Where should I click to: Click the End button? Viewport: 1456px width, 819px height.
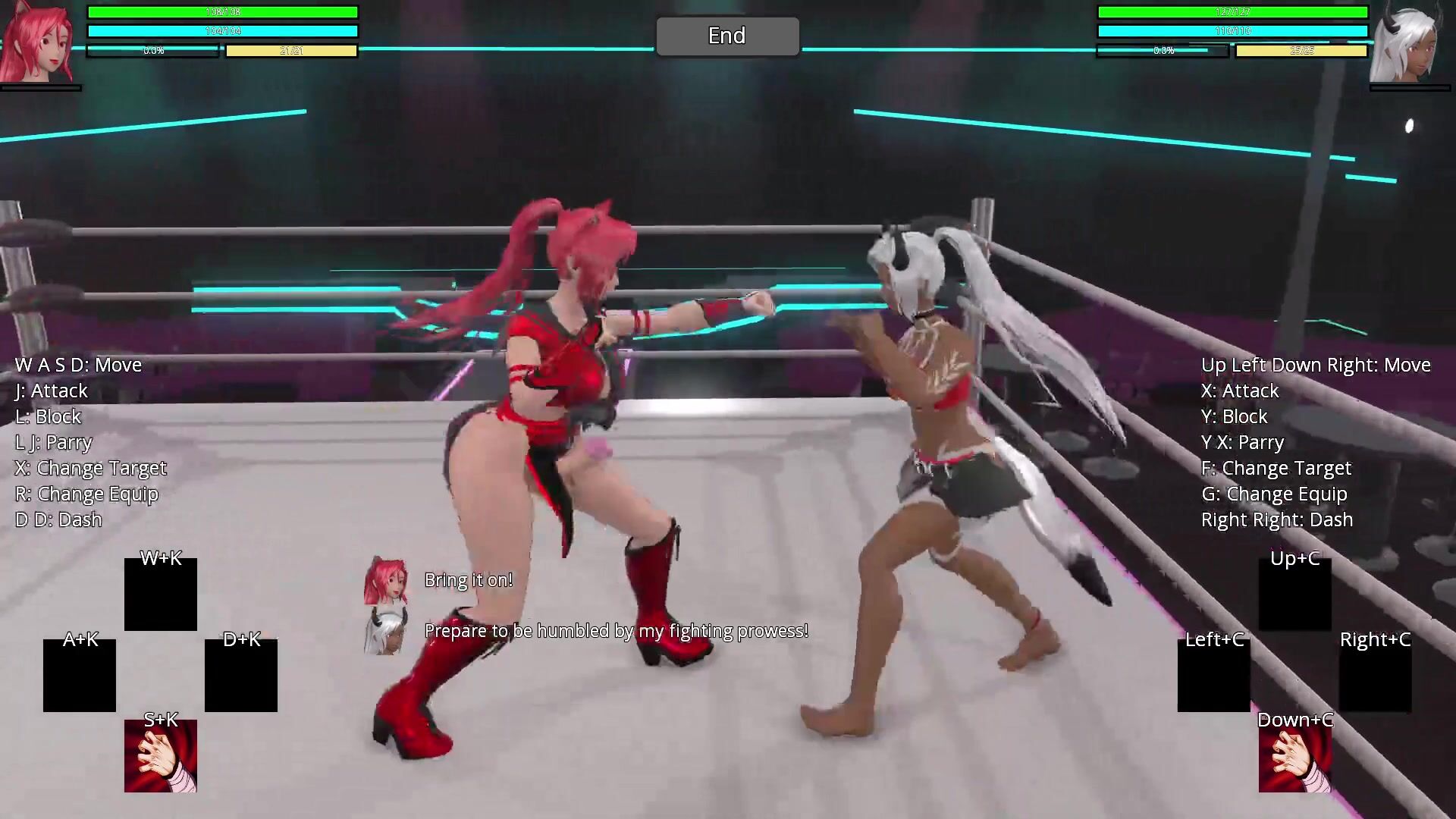point(727,36)
